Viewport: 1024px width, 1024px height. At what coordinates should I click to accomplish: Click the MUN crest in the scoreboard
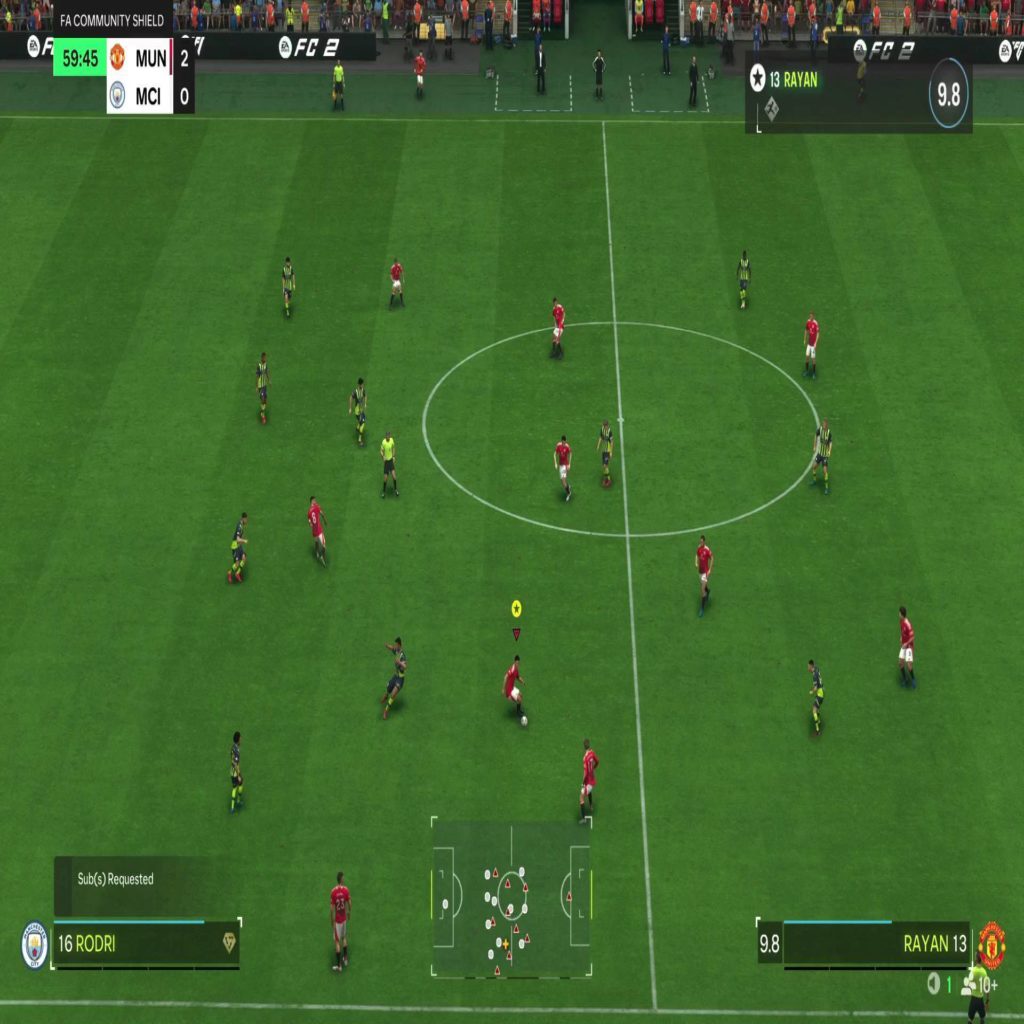pos(118,57)
